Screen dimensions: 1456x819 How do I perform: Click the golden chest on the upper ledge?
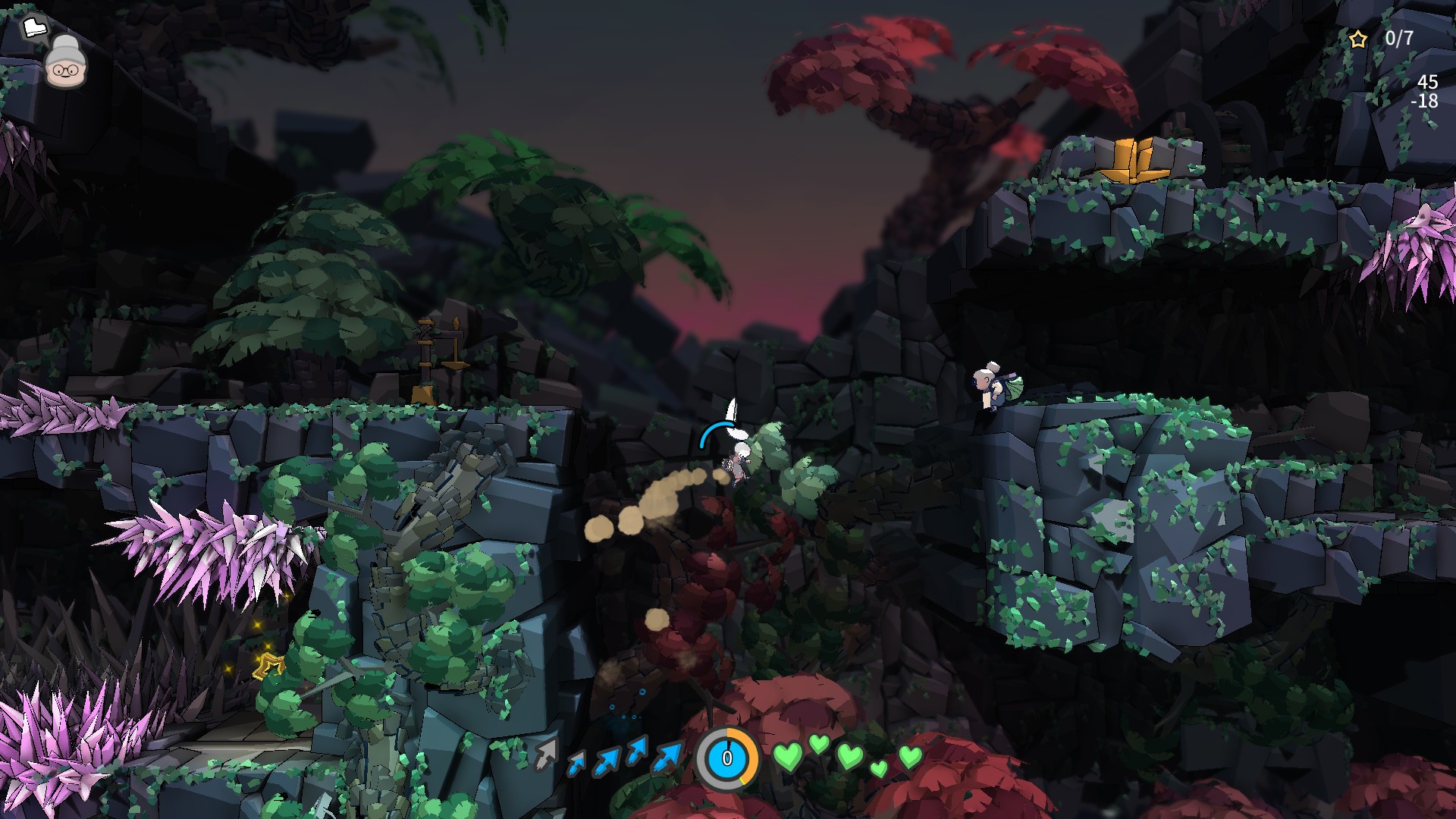pos(1135,162)
